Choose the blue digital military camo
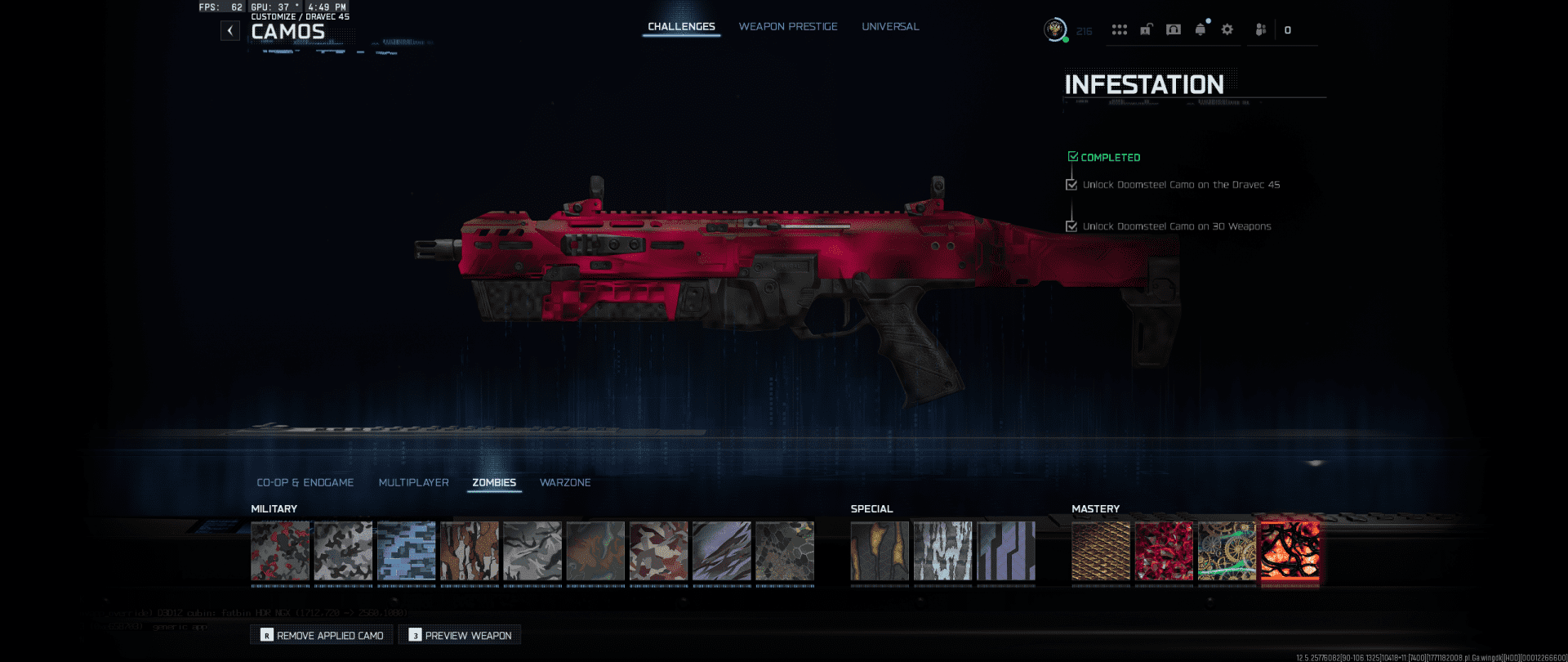 [407, 551]
